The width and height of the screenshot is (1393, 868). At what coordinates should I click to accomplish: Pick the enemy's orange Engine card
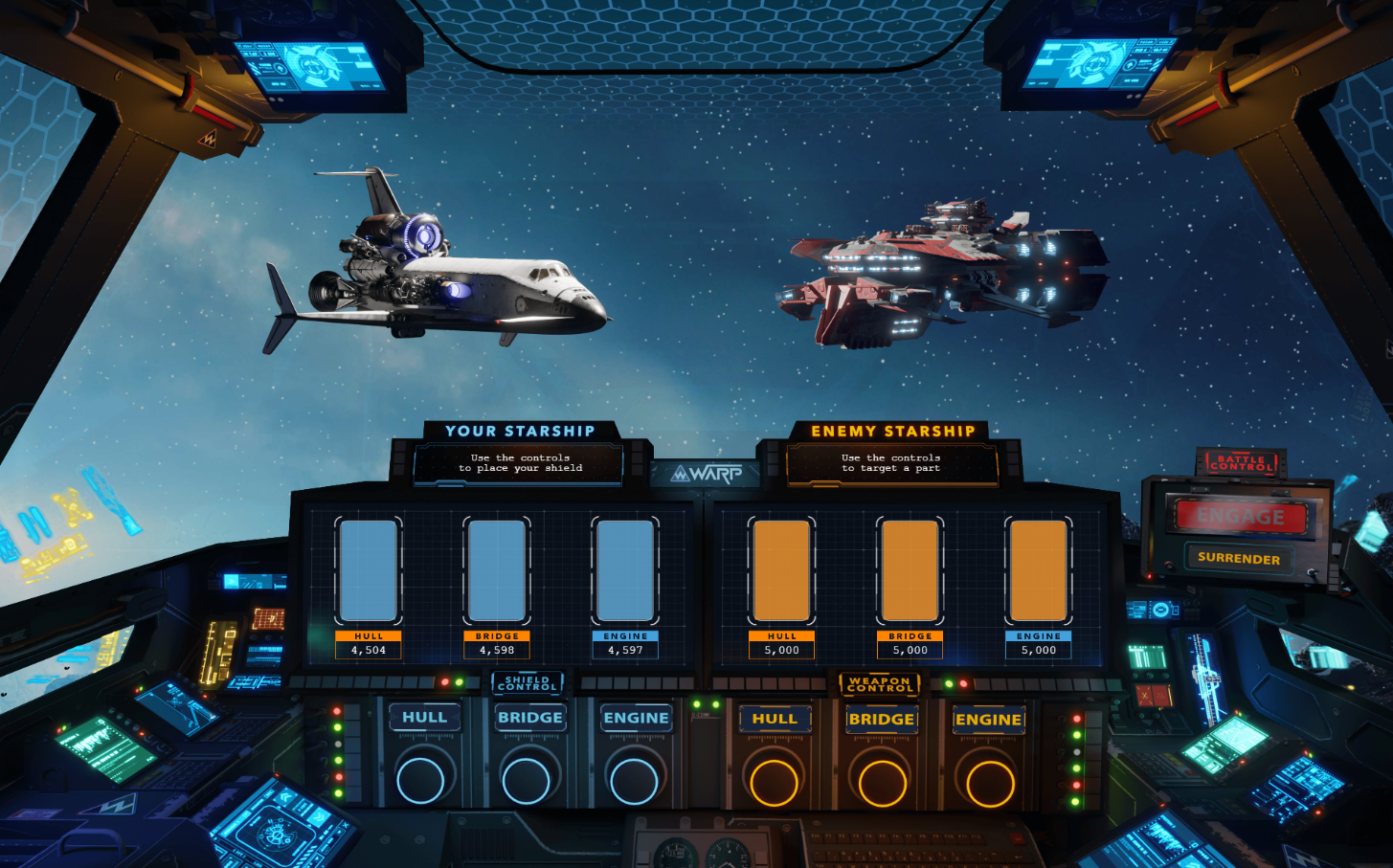click(1039, 571)
